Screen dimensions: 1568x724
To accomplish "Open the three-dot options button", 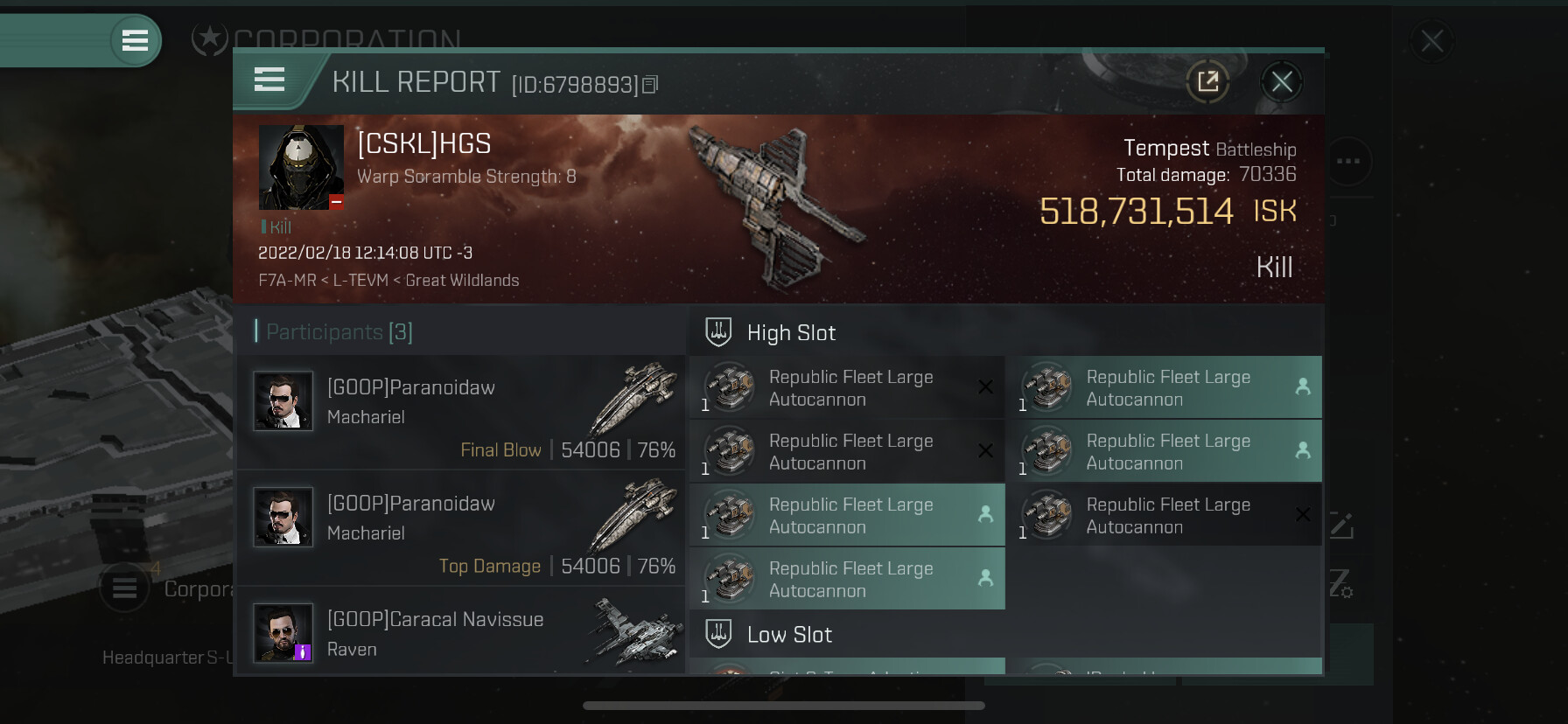I will (1348, 161).
